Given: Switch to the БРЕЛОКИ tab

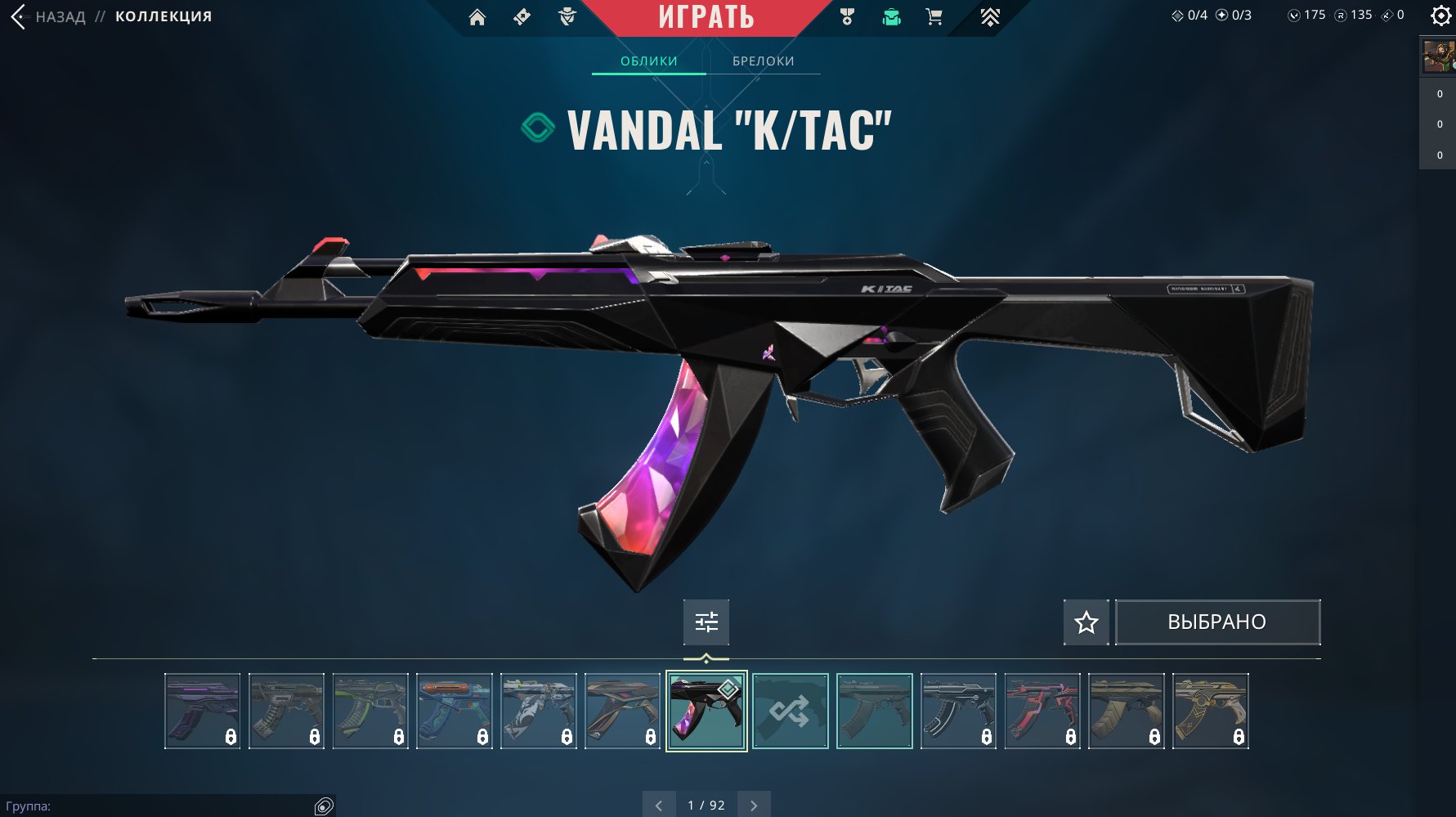Looking at the screenshot, I should point(763,61).
